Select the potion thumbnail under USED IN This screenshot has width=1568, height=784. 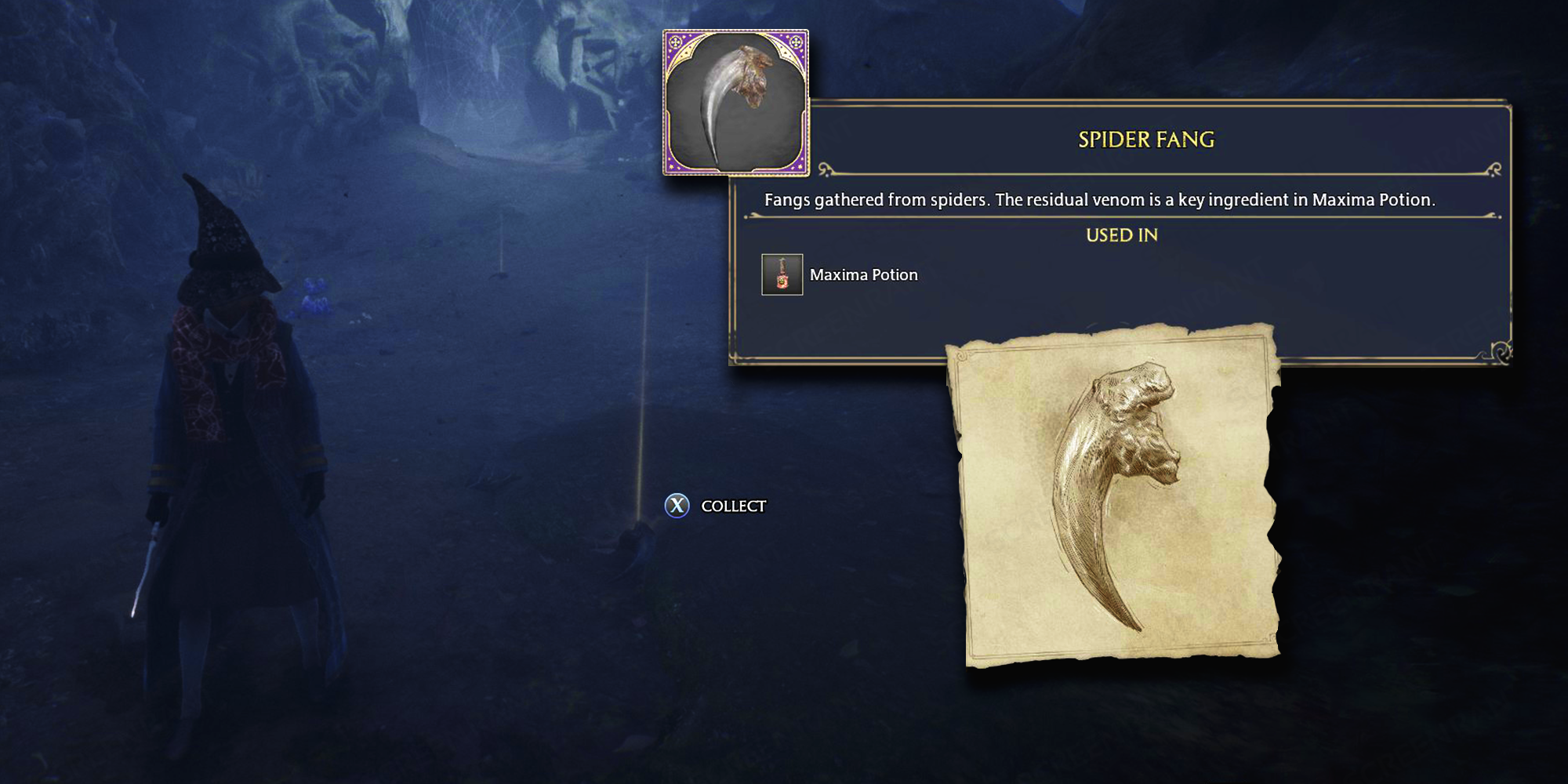click(x=781, y=274)
